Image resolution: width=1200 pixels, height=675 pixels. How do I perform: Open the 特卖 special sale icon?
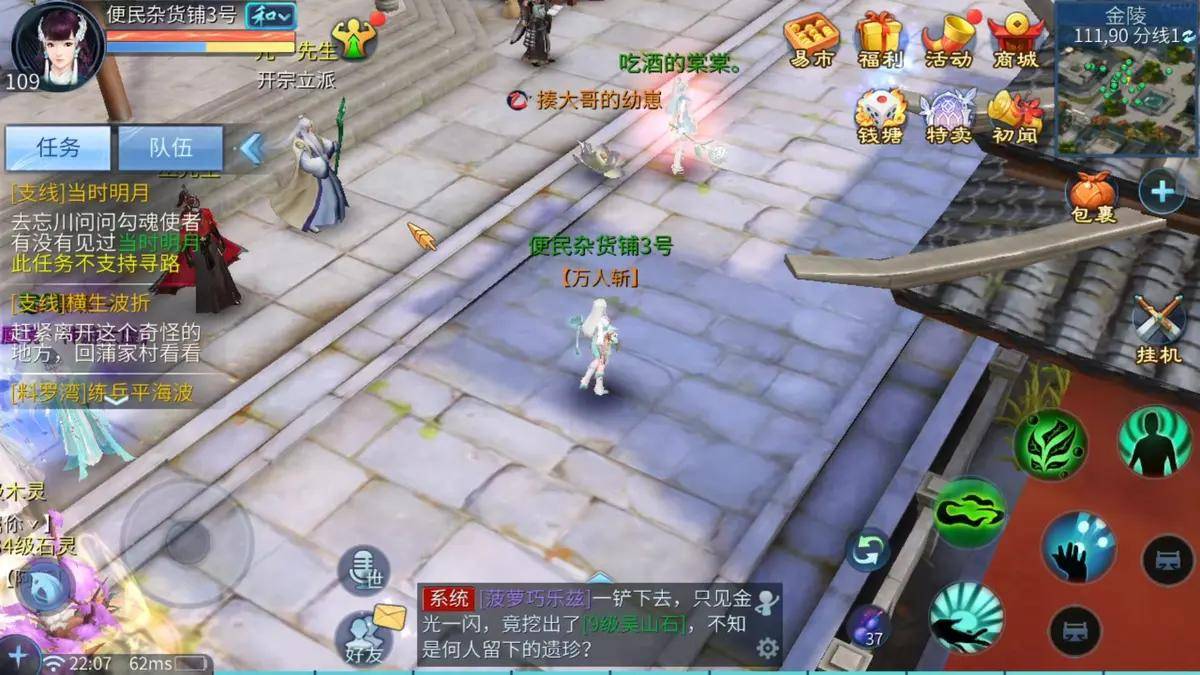click(947, 117)
